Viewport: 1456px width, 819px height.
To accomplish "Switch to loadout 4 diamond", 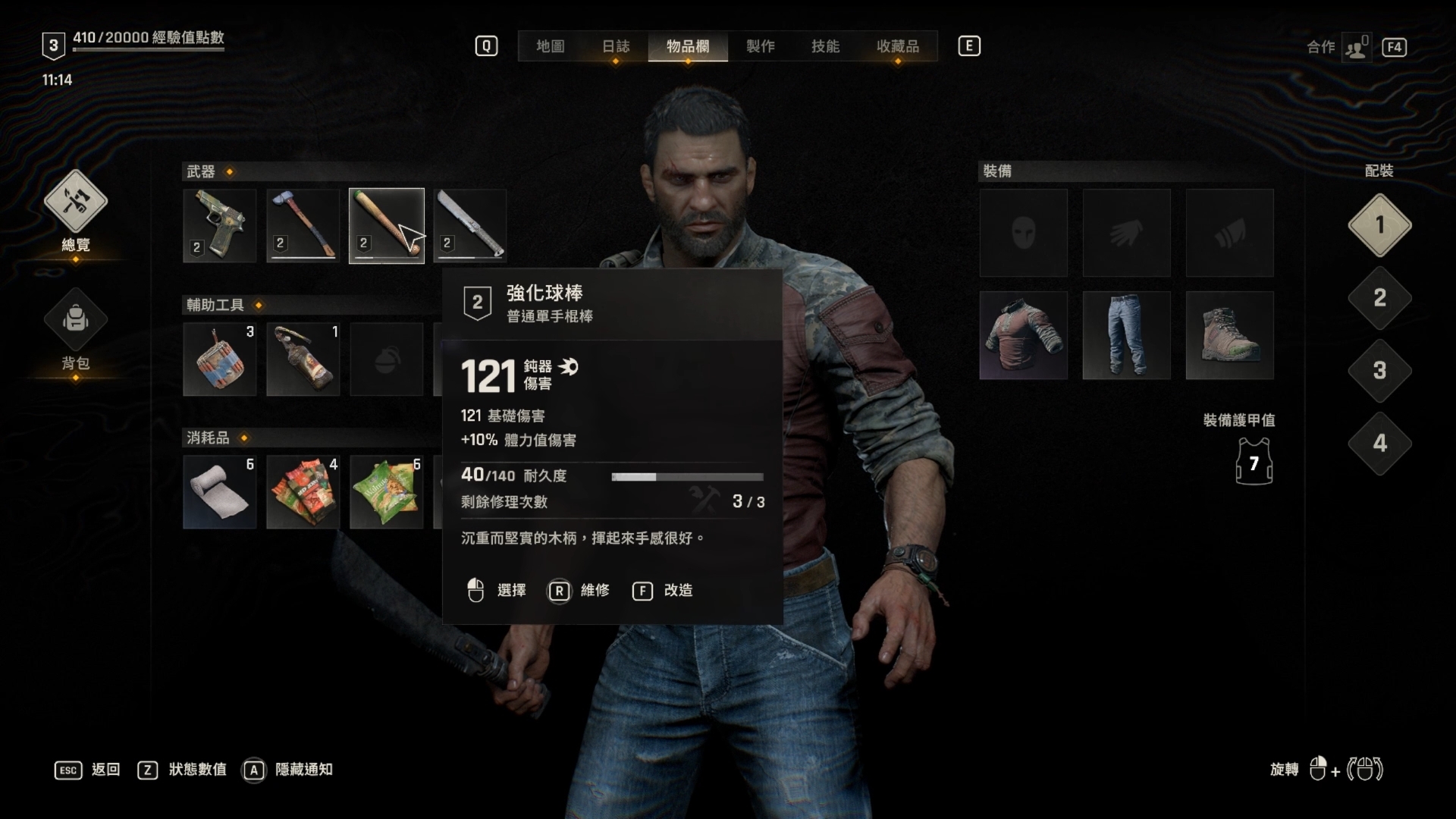I will click(x=1380, y=444).
